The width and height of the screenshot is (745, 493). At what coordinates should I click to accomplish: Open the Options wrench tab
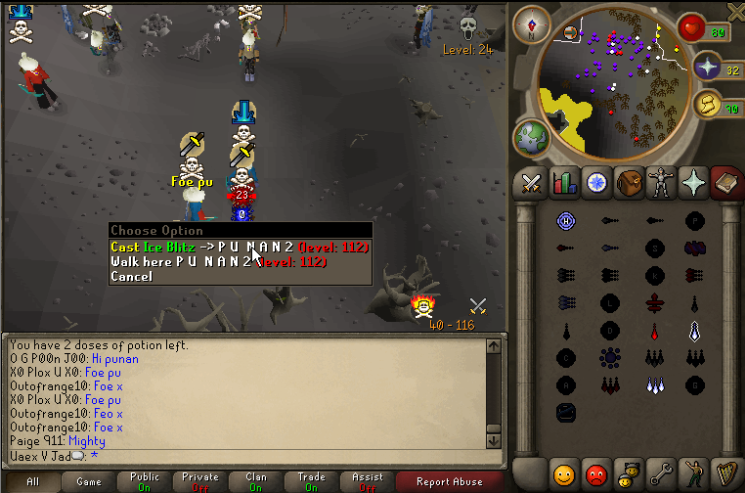tap(661, 471)
